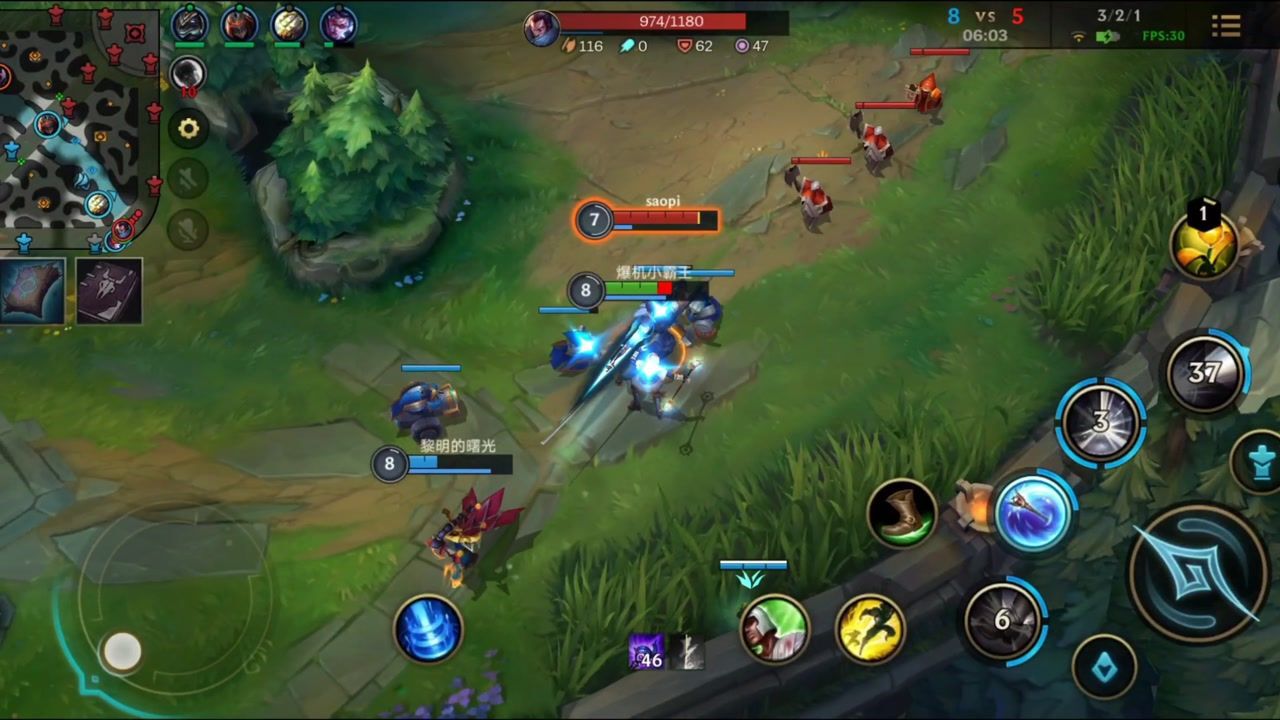This screenshot has height=720, width=1280.
Task: Activate the blue Recall button
Action: (x=428, y=629)
